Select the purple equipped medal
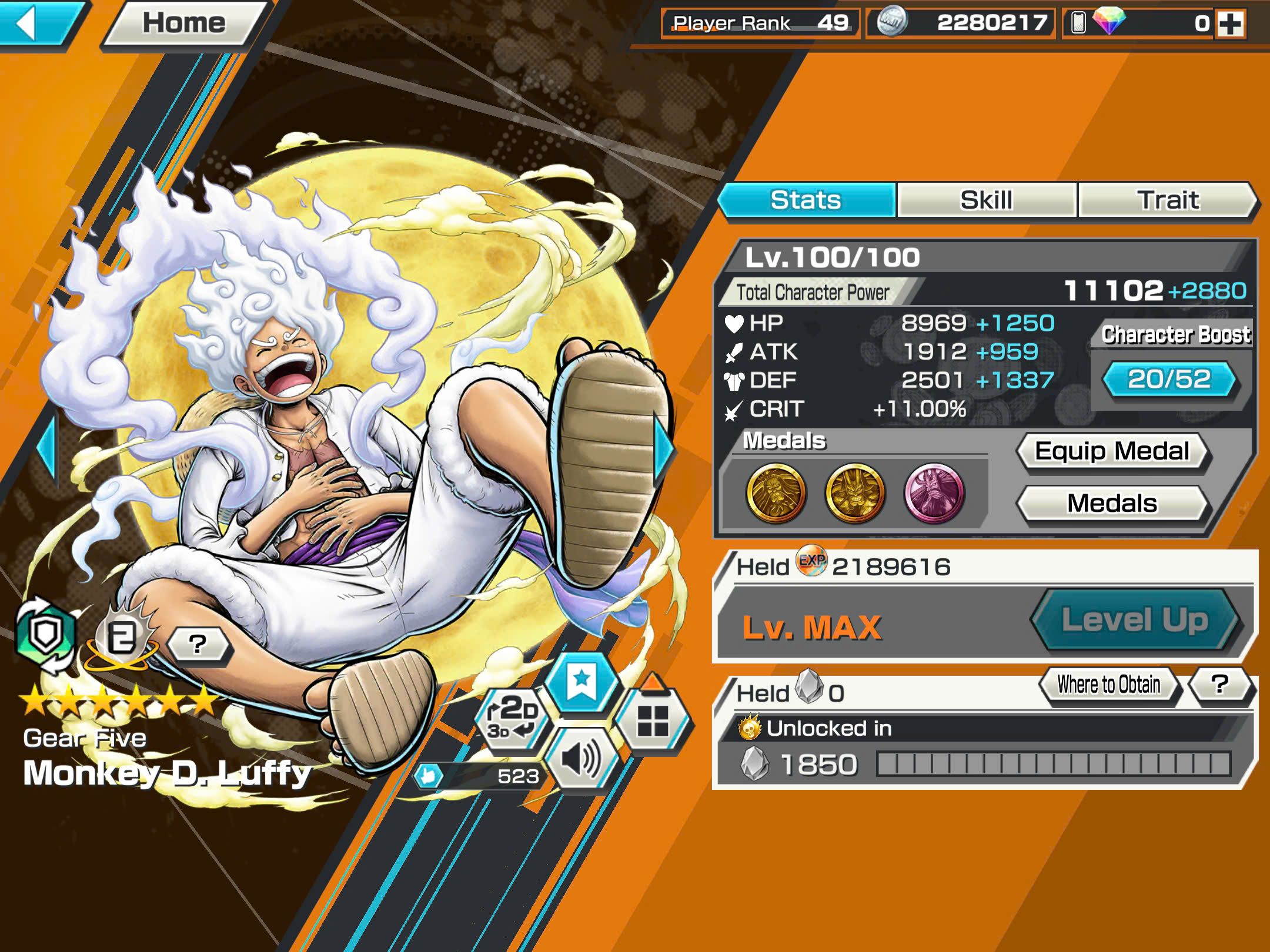1270x952 pixels. (x=934, y=492)
